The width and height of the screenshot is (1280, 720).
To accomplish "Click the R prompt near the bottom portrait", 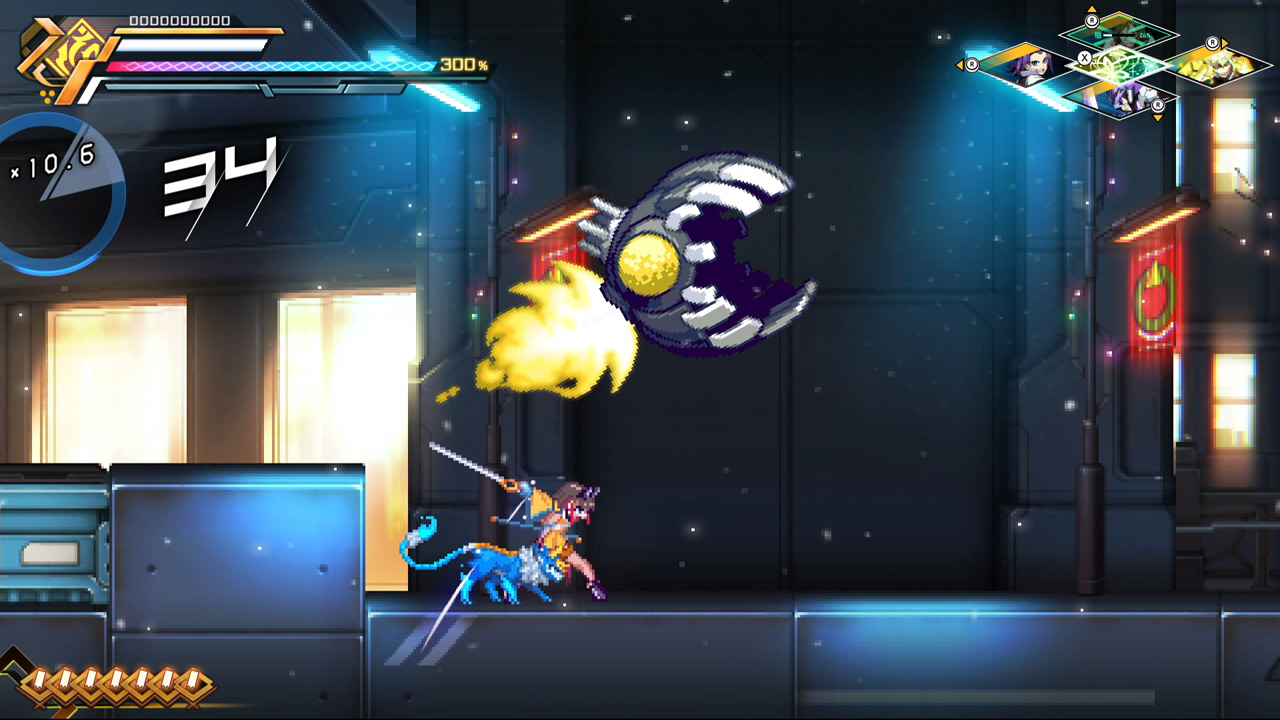I will [1159, 106].
